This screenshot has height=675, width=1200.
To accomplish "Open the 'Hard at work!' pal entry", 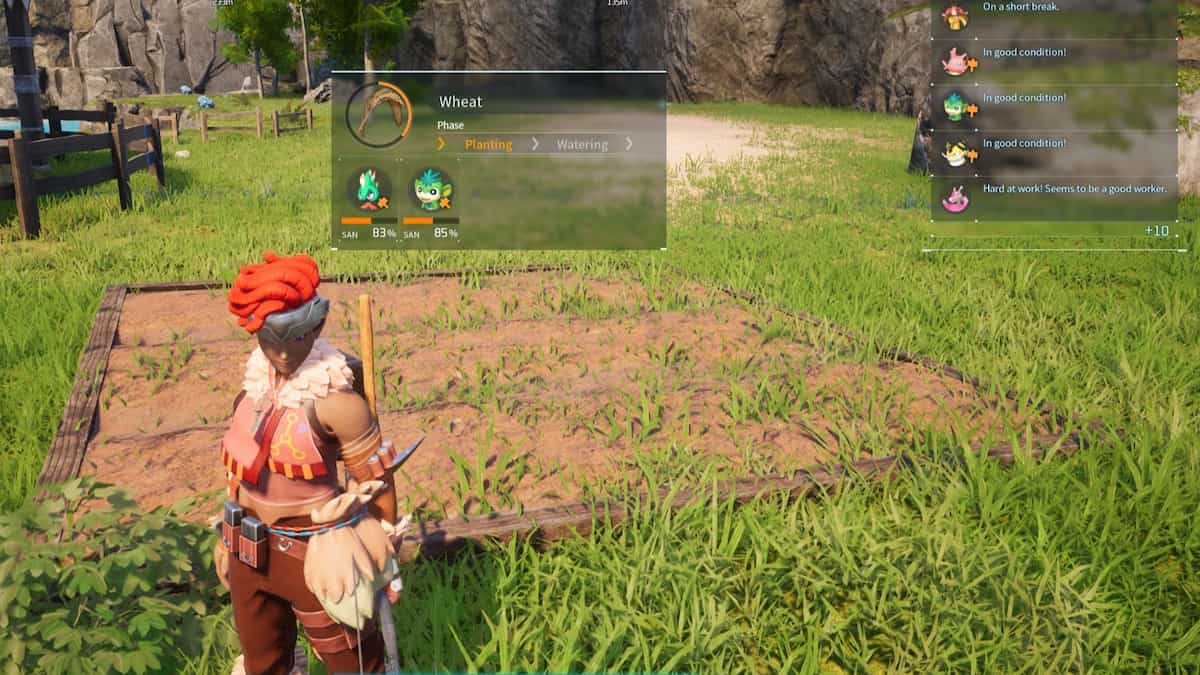I will coord(1053,198).
